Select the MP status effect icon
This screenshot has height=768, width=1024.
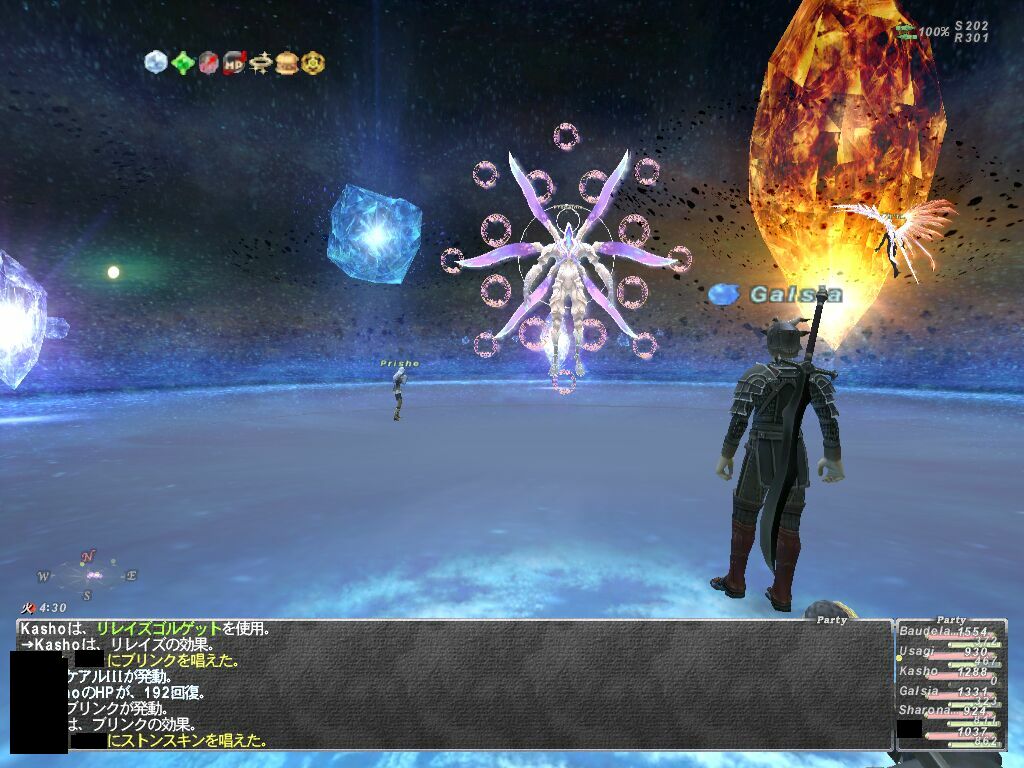coord(234,63)
